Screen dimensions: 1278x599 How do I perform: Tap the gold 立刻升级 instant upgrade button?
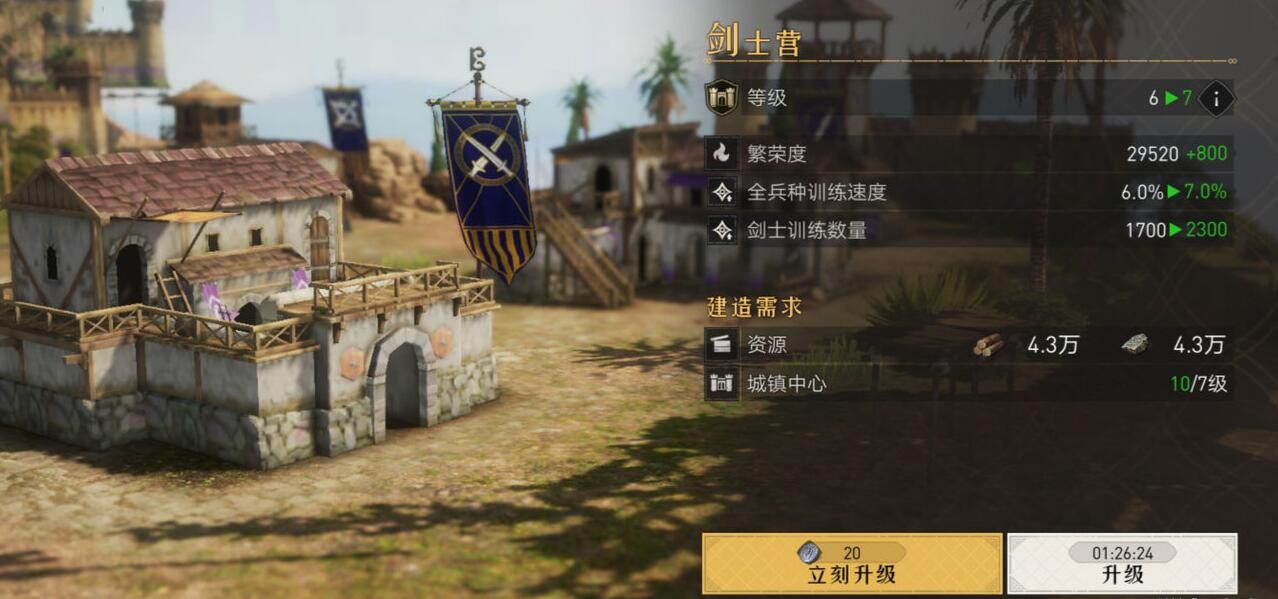click(x=851, y=564)
